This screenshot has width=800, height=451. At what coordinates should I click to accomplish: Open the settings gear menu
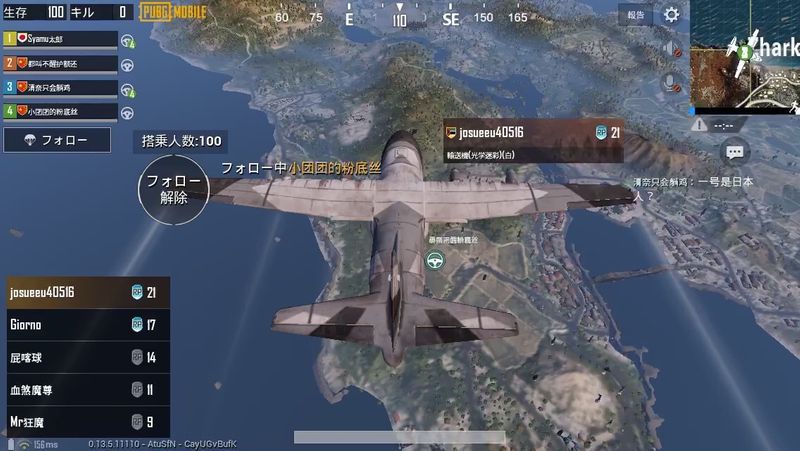(x=672, y=15)
